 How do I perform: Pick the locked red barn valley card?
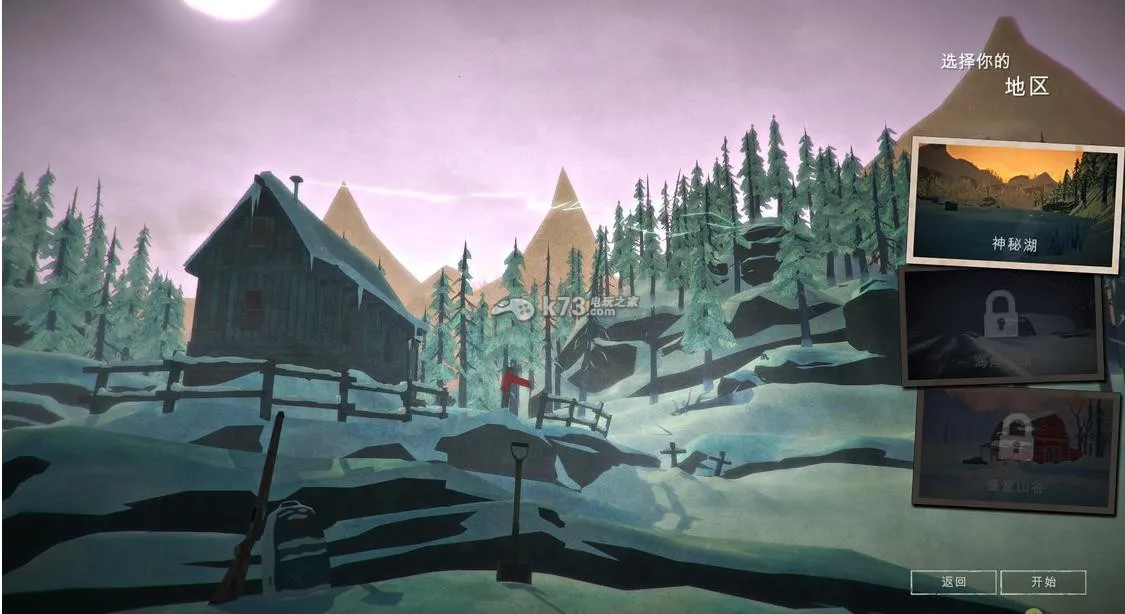1015,449
